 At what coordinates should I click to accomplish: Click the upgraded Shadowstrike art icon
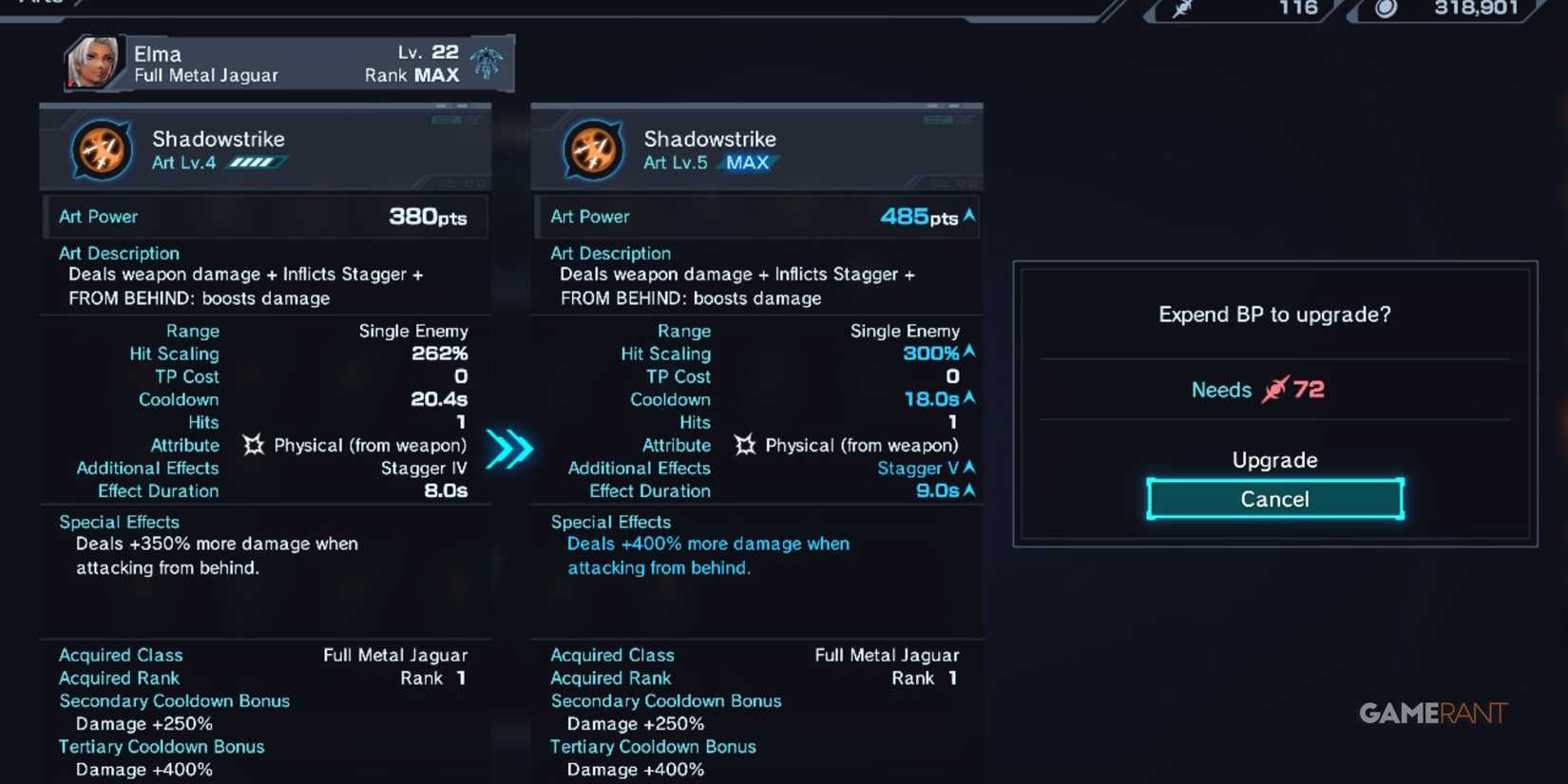tap(592, 147)
